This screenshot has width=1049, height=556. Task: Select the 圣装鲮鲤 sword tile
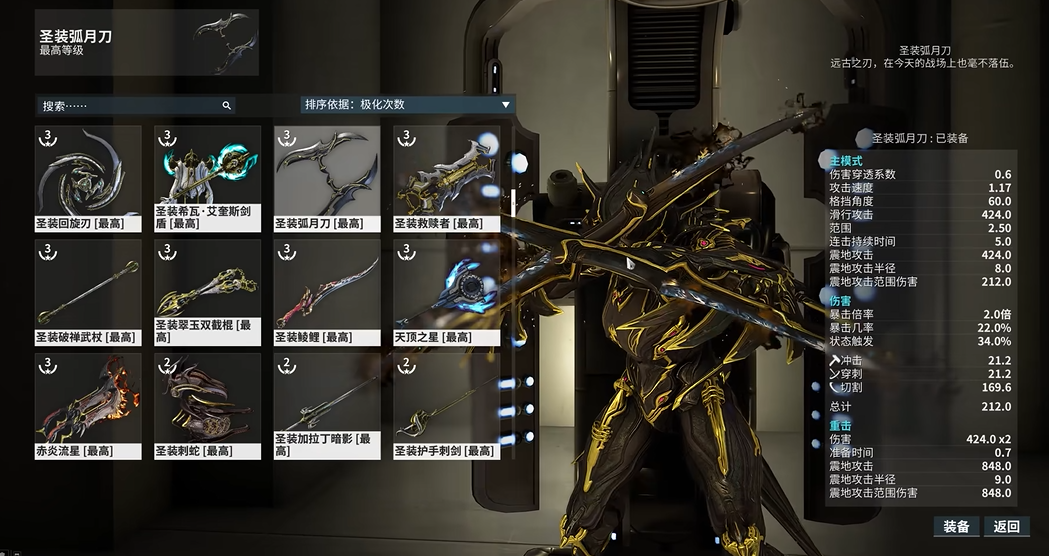327,291
